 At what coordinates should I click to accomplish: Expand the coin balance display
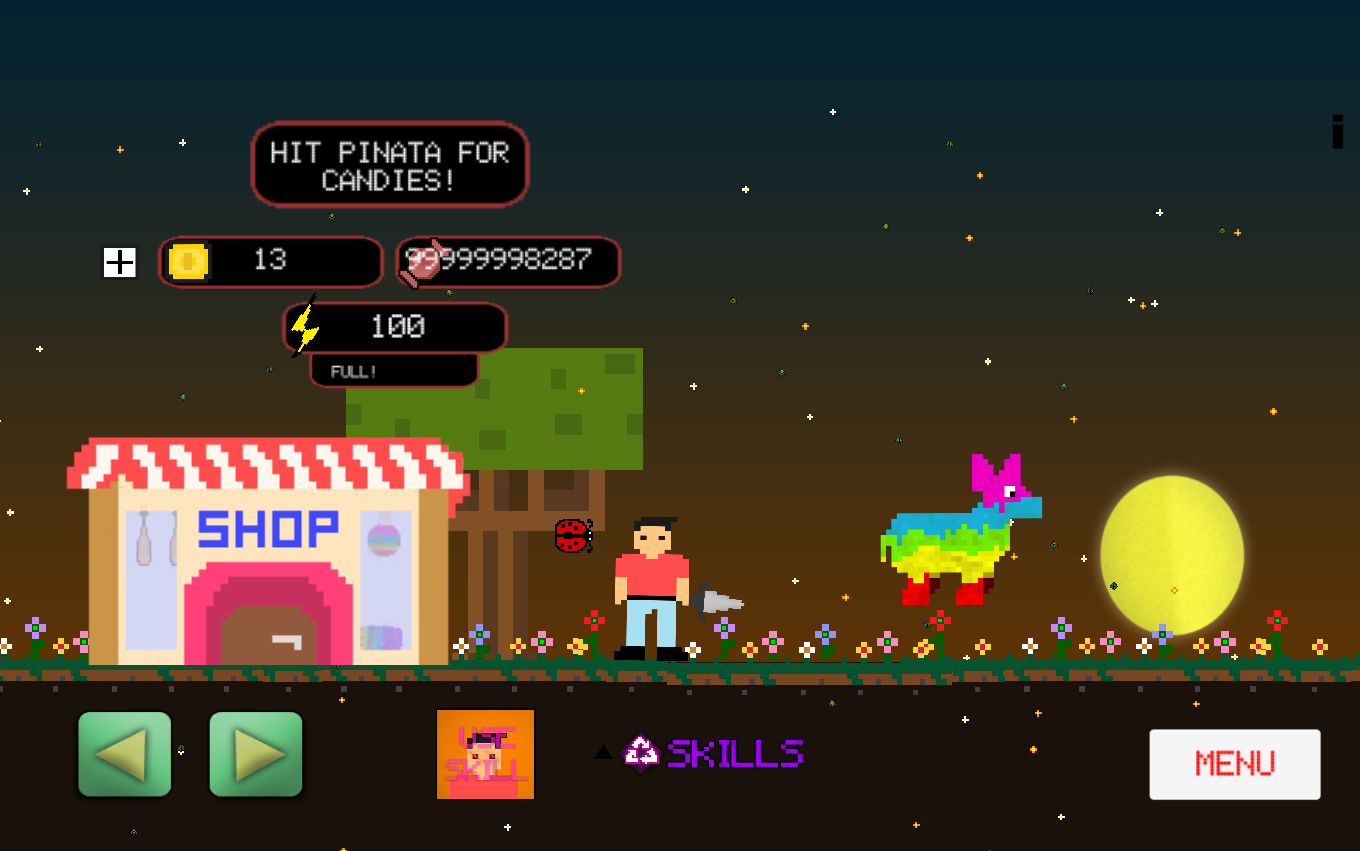click(x=270, y=262)
